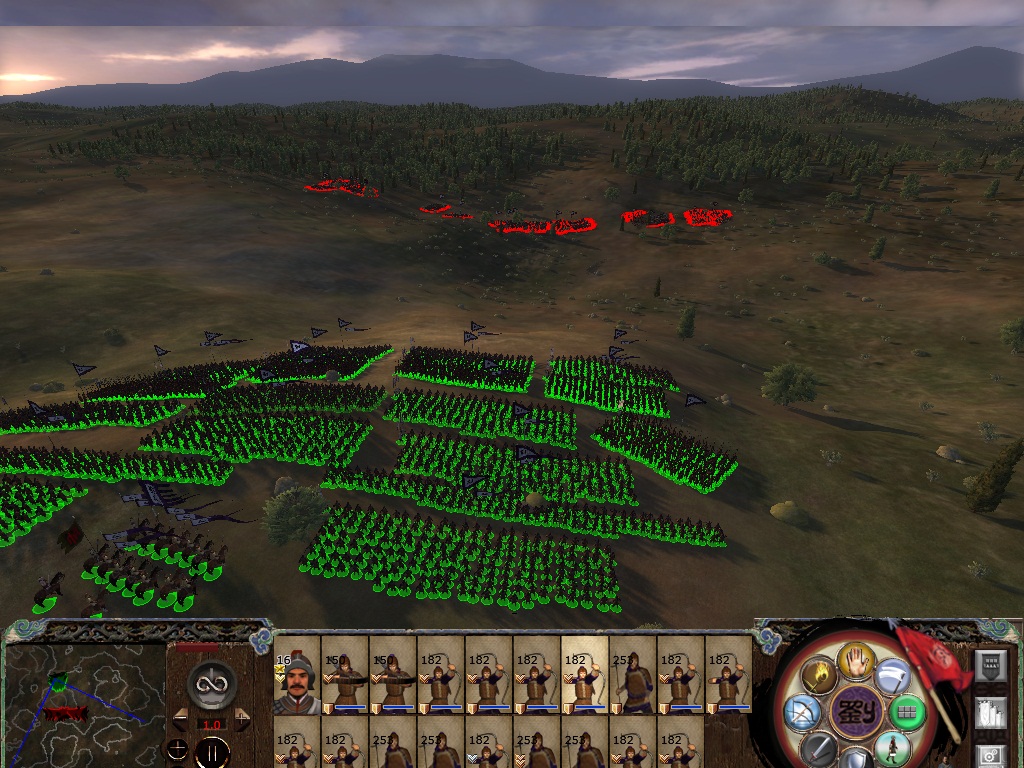
Task: Open the grey banners group button
Action: point(990,713)
